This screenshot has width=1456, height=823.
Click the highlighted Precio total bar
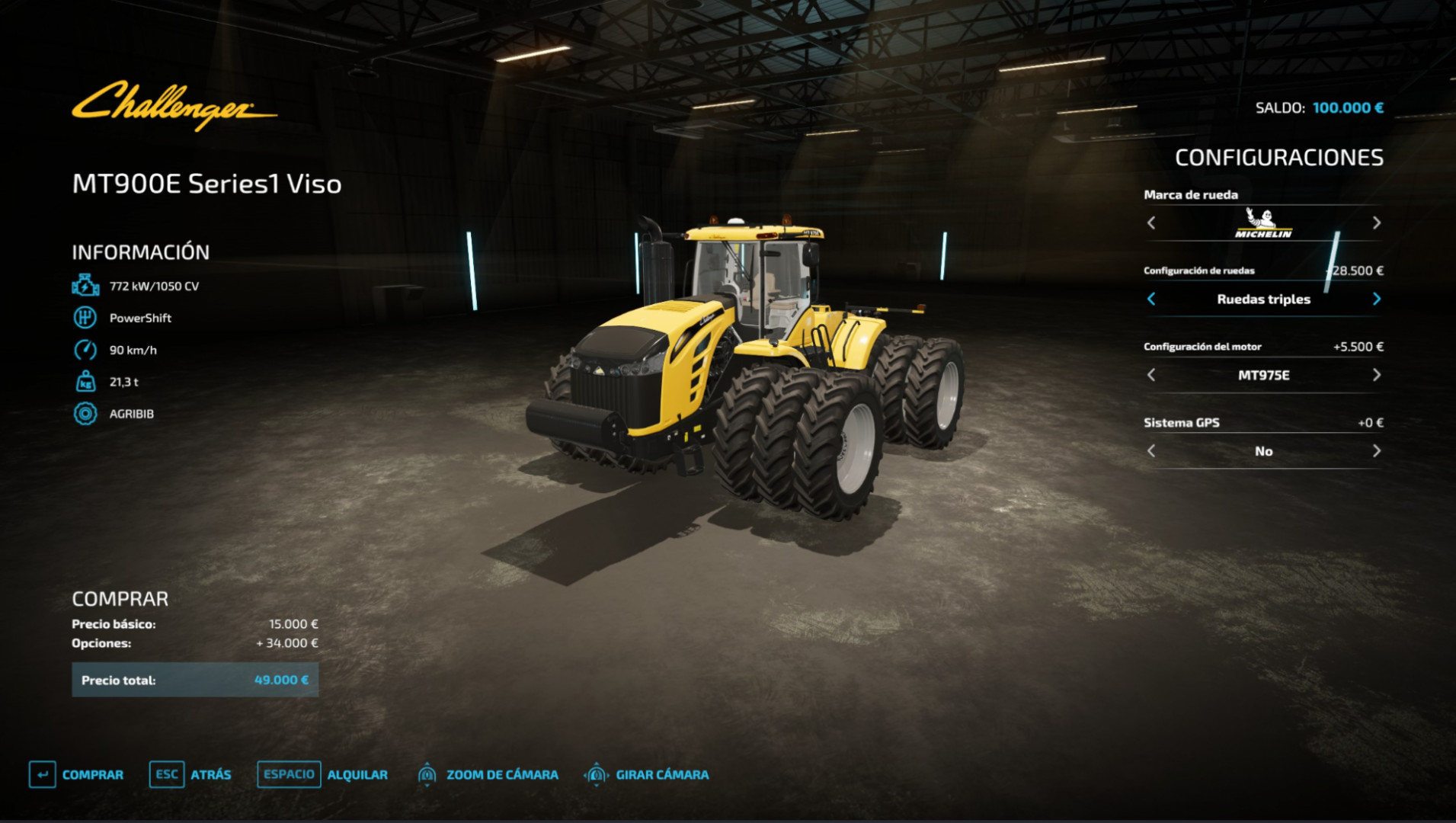click(x=194, y=679)
